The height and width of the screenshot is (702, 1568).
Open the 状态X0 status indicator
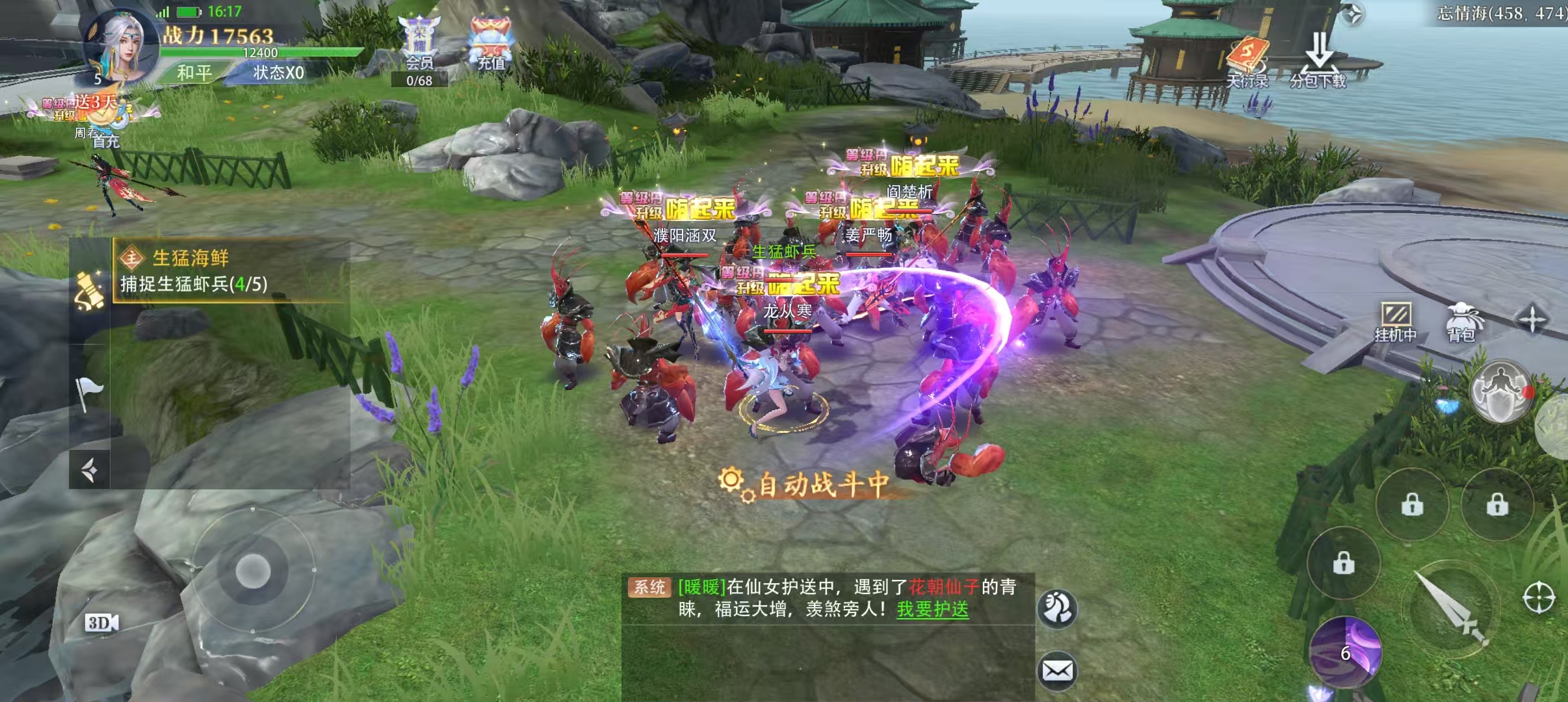[278, 72]
